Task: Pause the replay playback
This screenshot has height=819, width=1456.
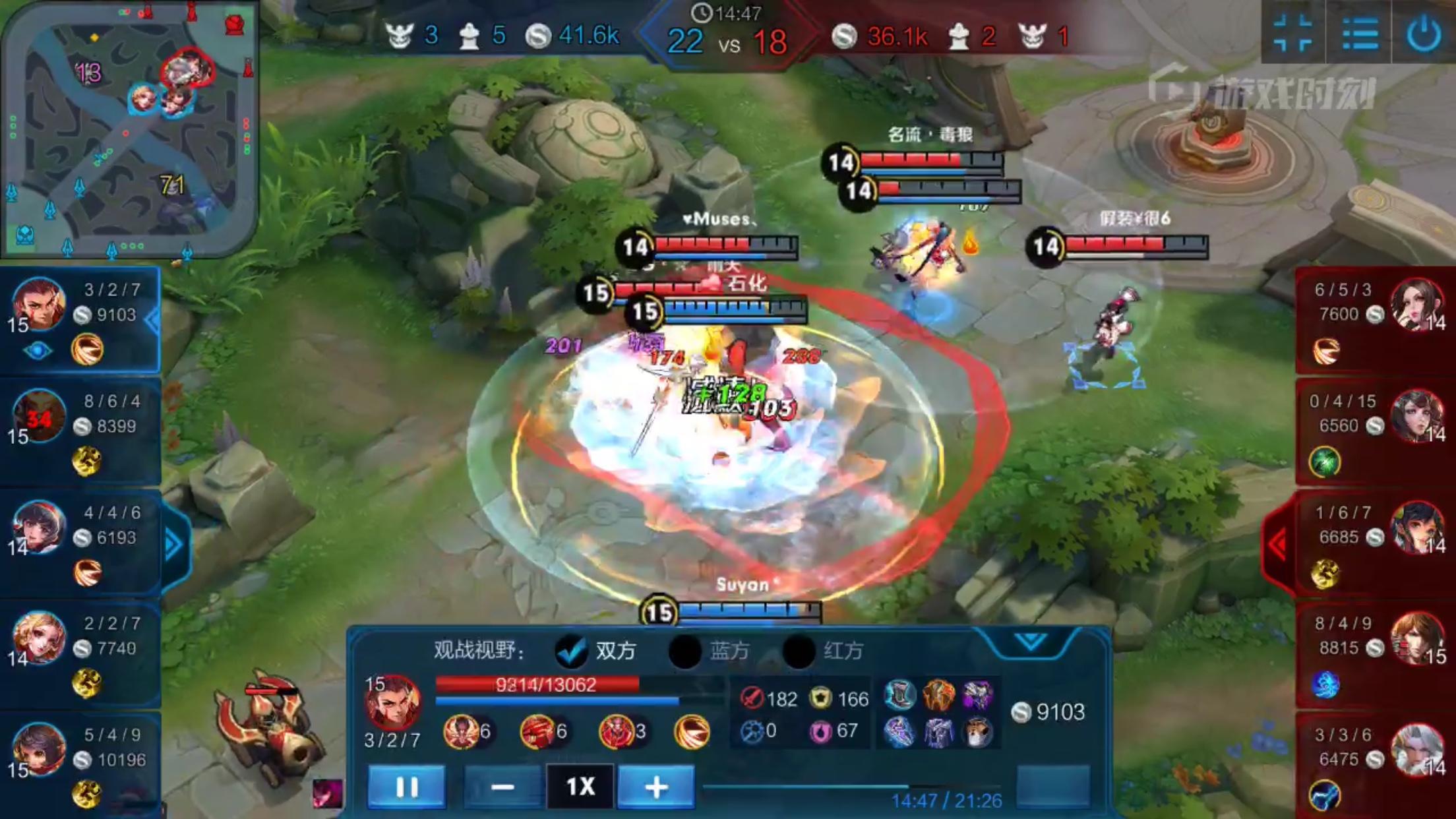Action: click(406, 787)
